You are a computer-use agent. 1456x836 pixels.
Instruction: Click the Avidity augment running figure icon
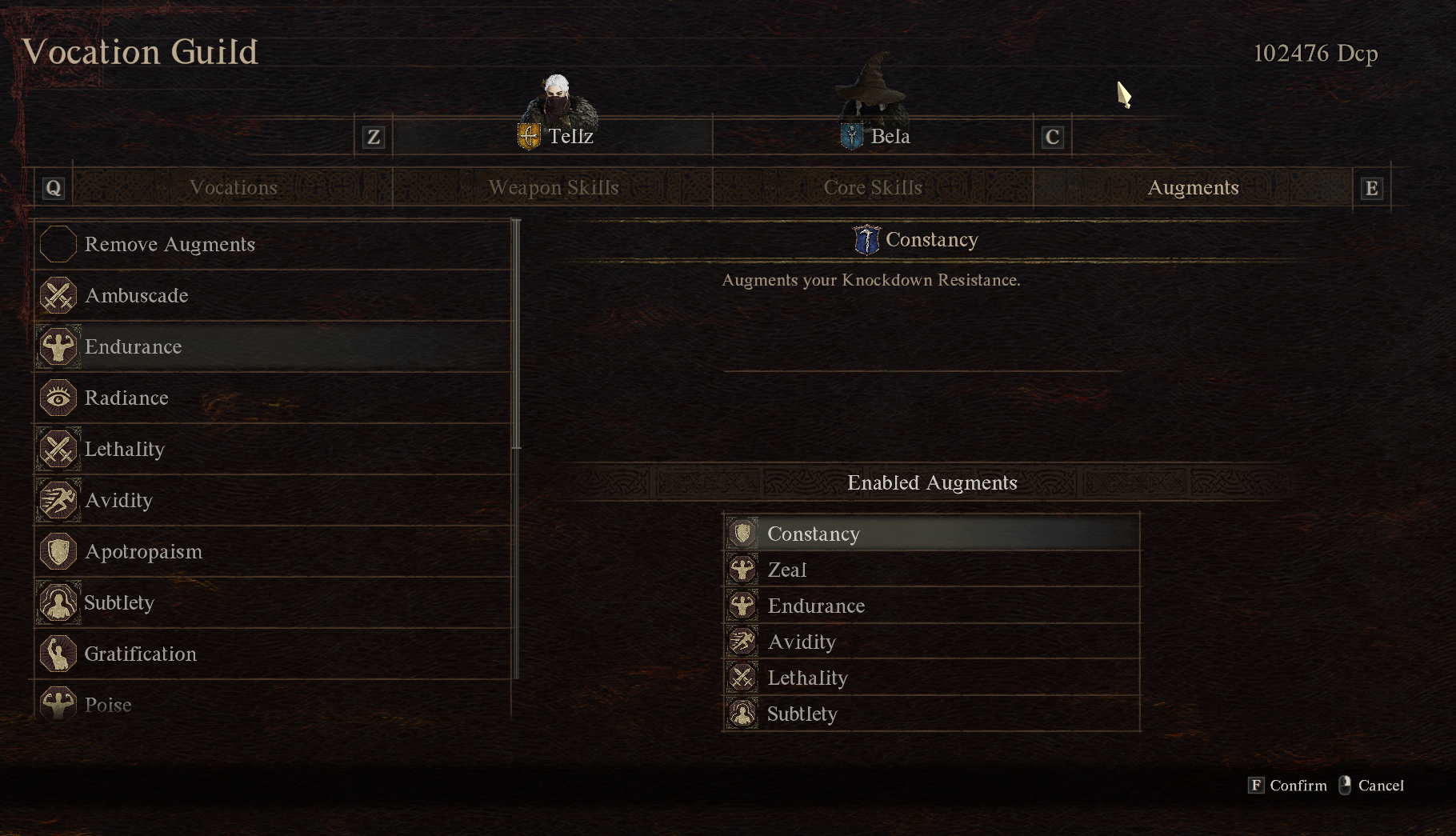(x=58, y=500)
